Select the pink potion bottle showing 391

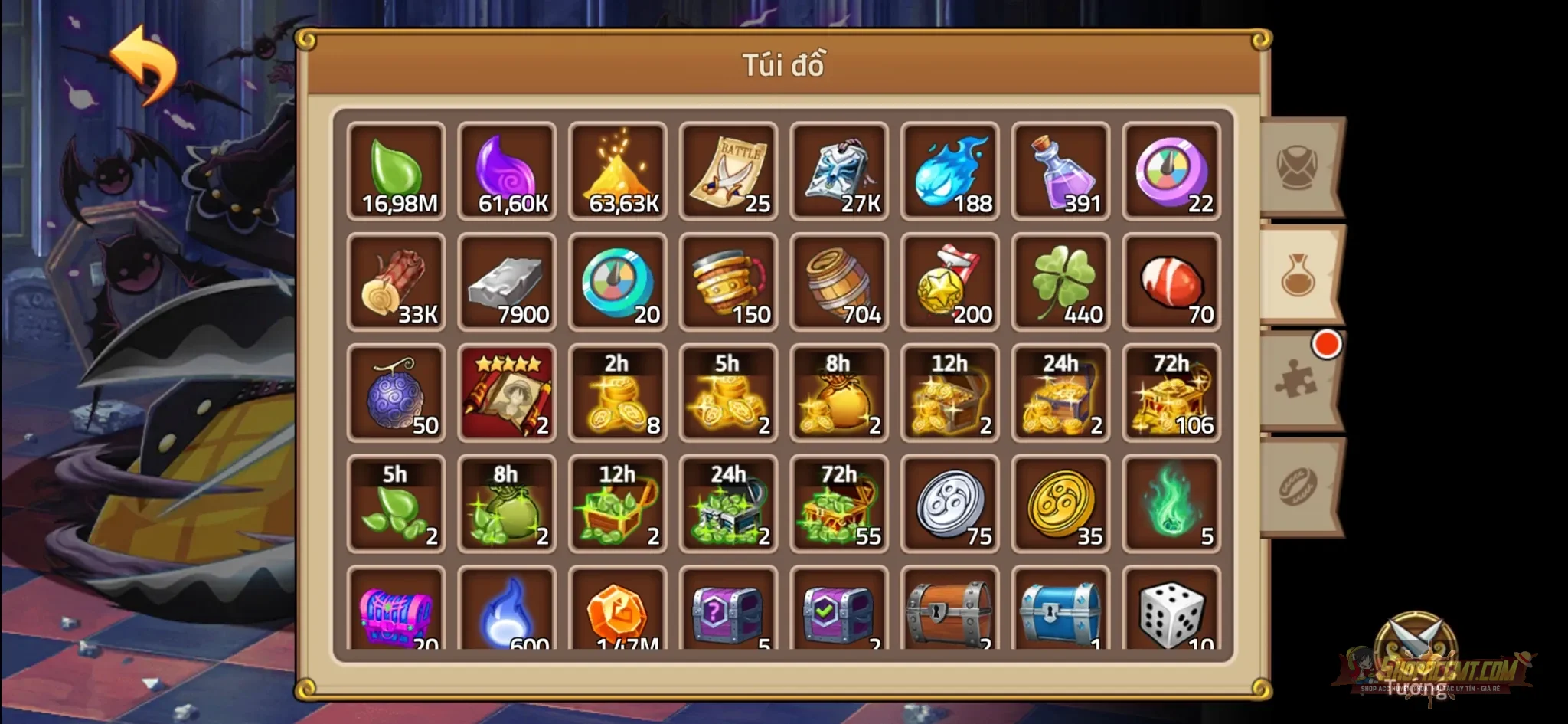click(x=1061, y=171)
